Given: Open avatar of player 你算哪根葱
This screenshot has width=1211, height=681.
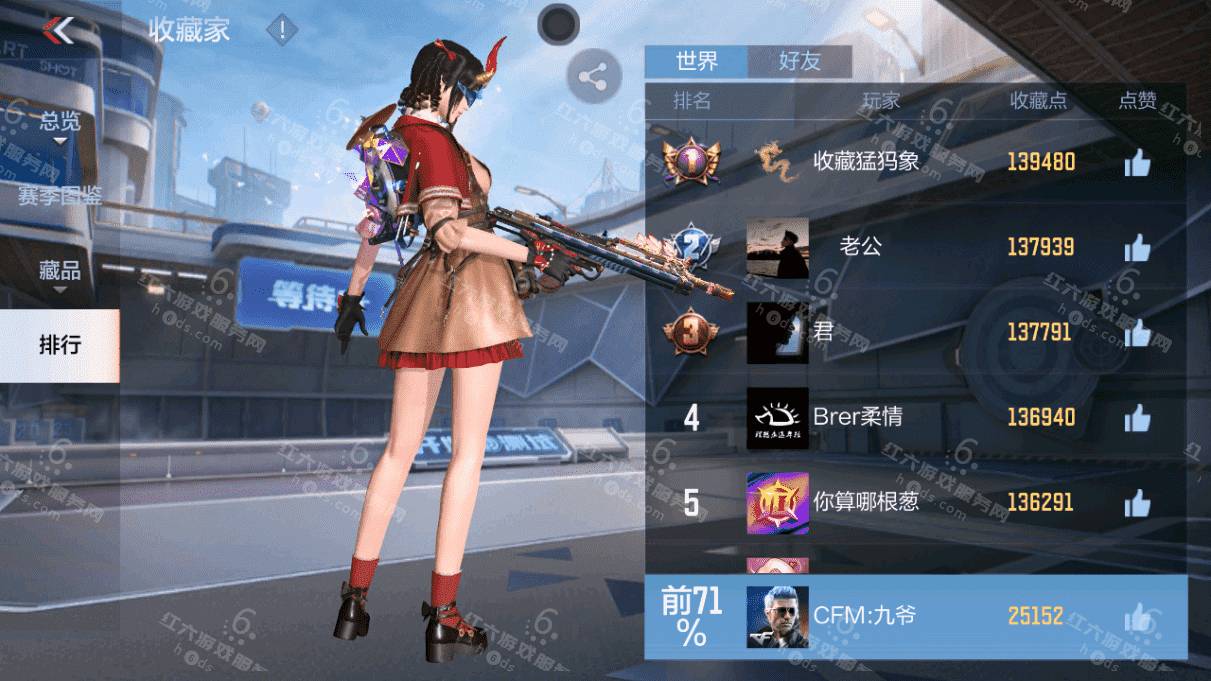Looking at the screenshot, I should pos(777,502).
